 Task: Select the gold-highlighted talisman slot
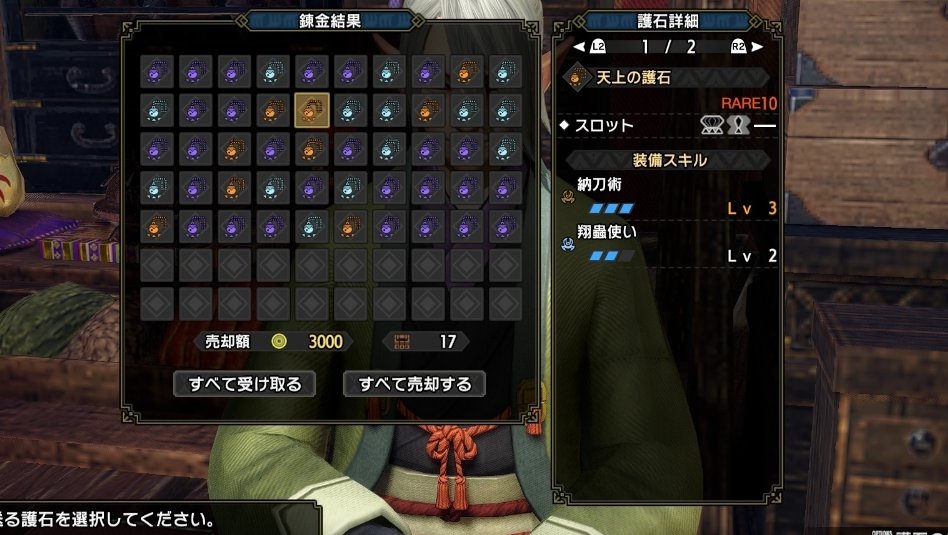pyautogui.click(x=311, y=108)
